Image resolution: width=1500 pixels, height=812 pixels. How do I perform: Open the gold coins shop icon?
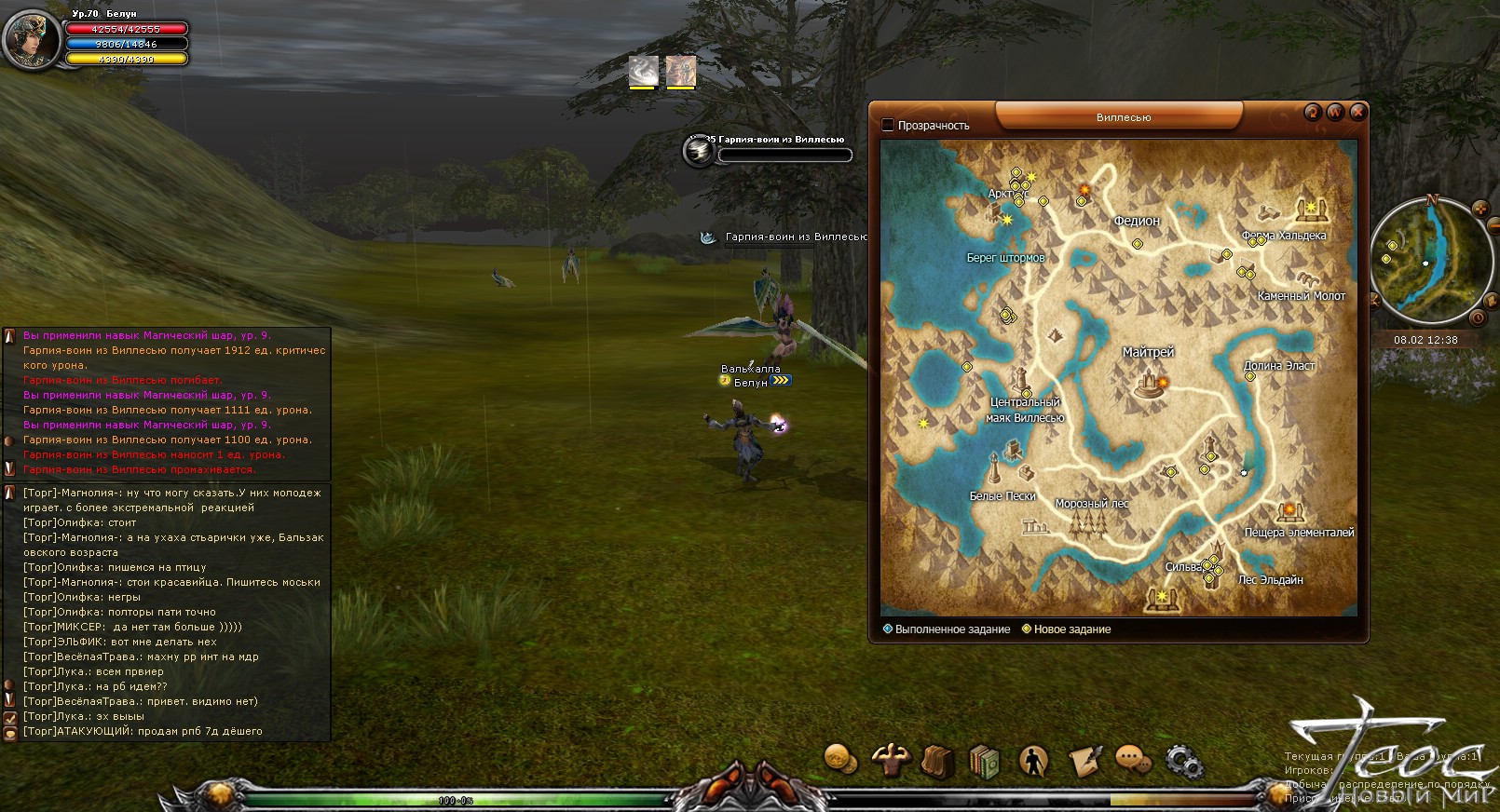coord(841,759)
